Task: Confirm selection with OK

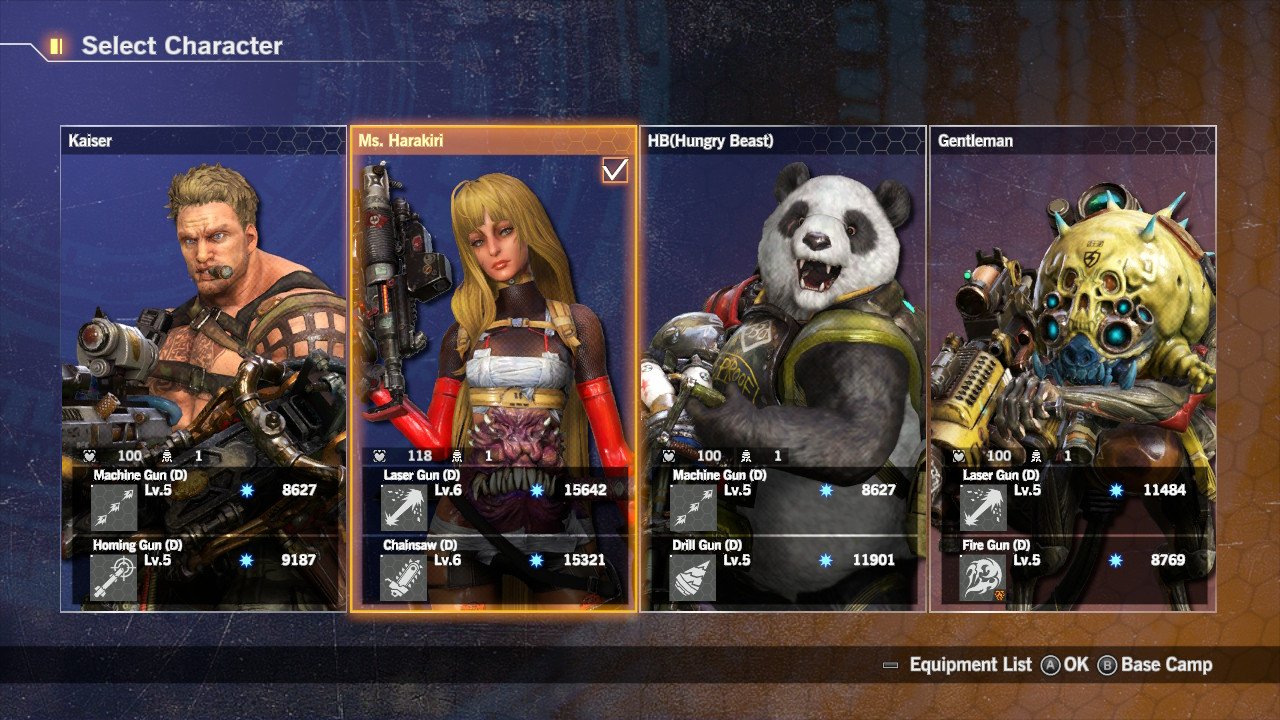Action: [x=1065, y=665]
